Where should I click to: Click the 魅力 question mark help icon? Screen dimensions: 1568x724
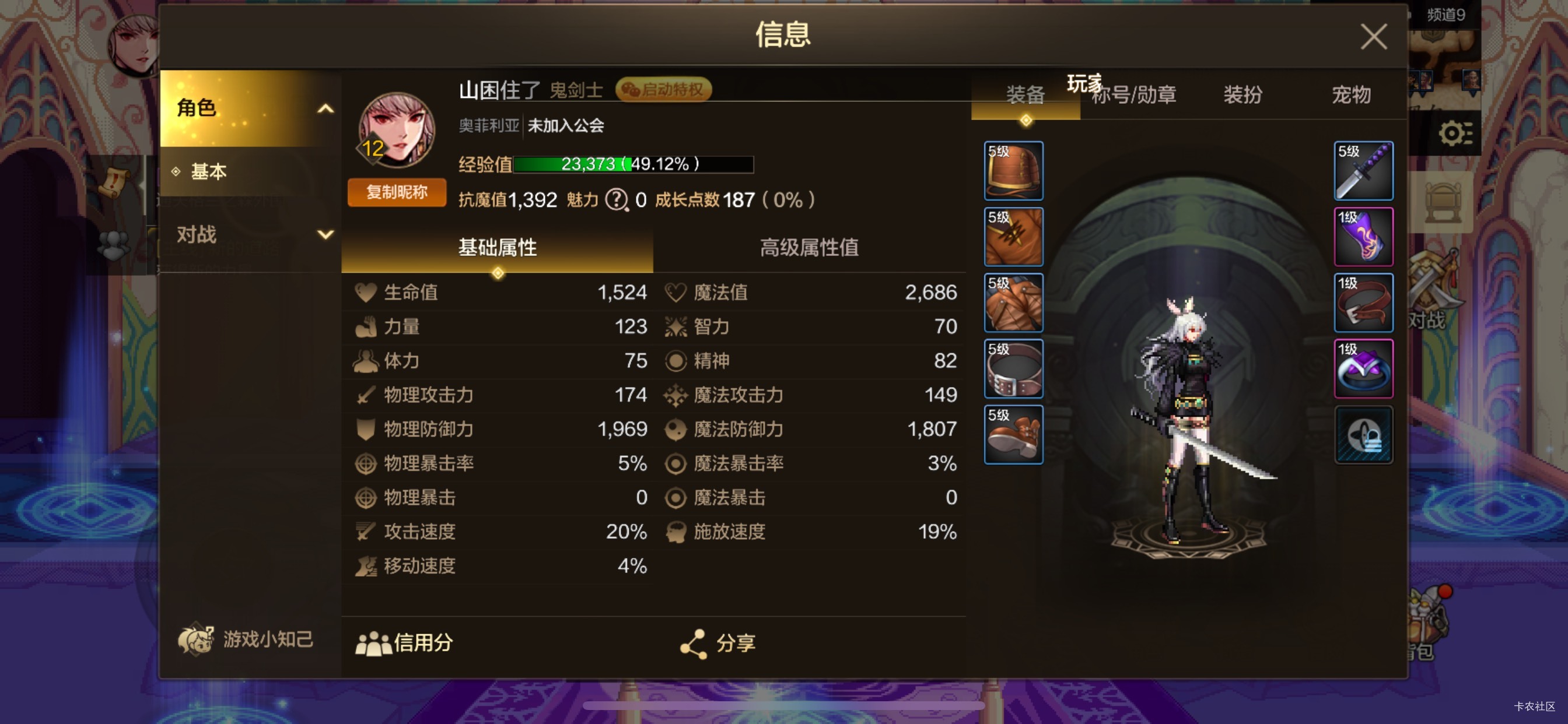(616, 199)
